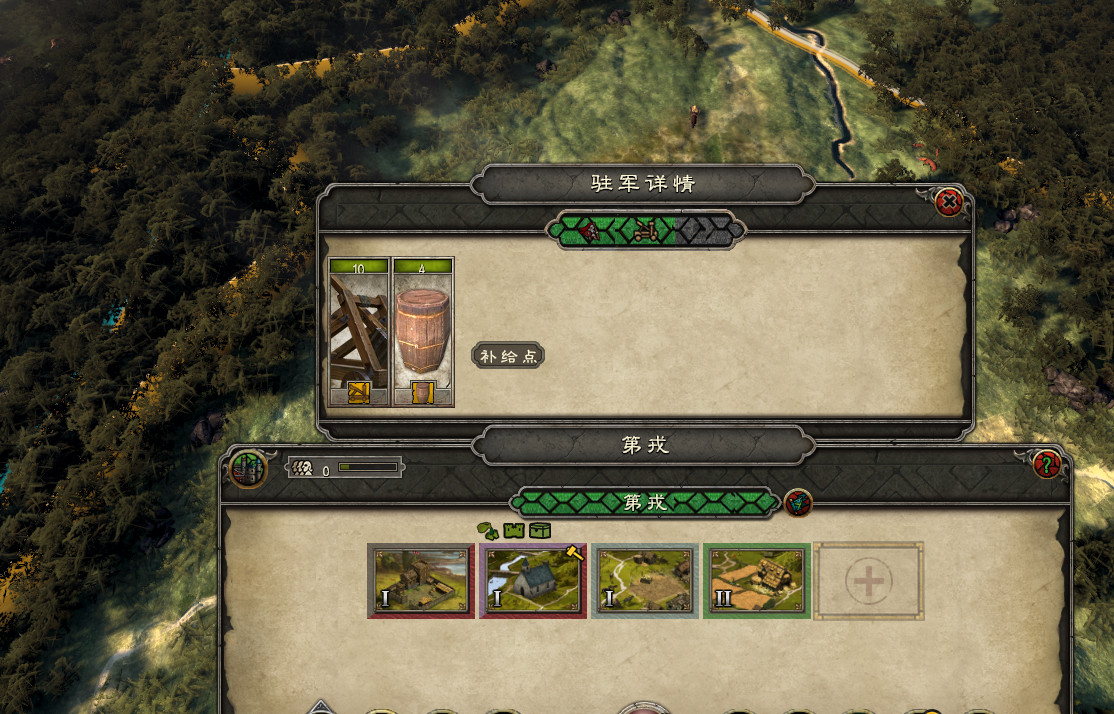1114x714 pixels.
Task: Switch to the red banner garrison tab
Action: click(x=590, y=231)
